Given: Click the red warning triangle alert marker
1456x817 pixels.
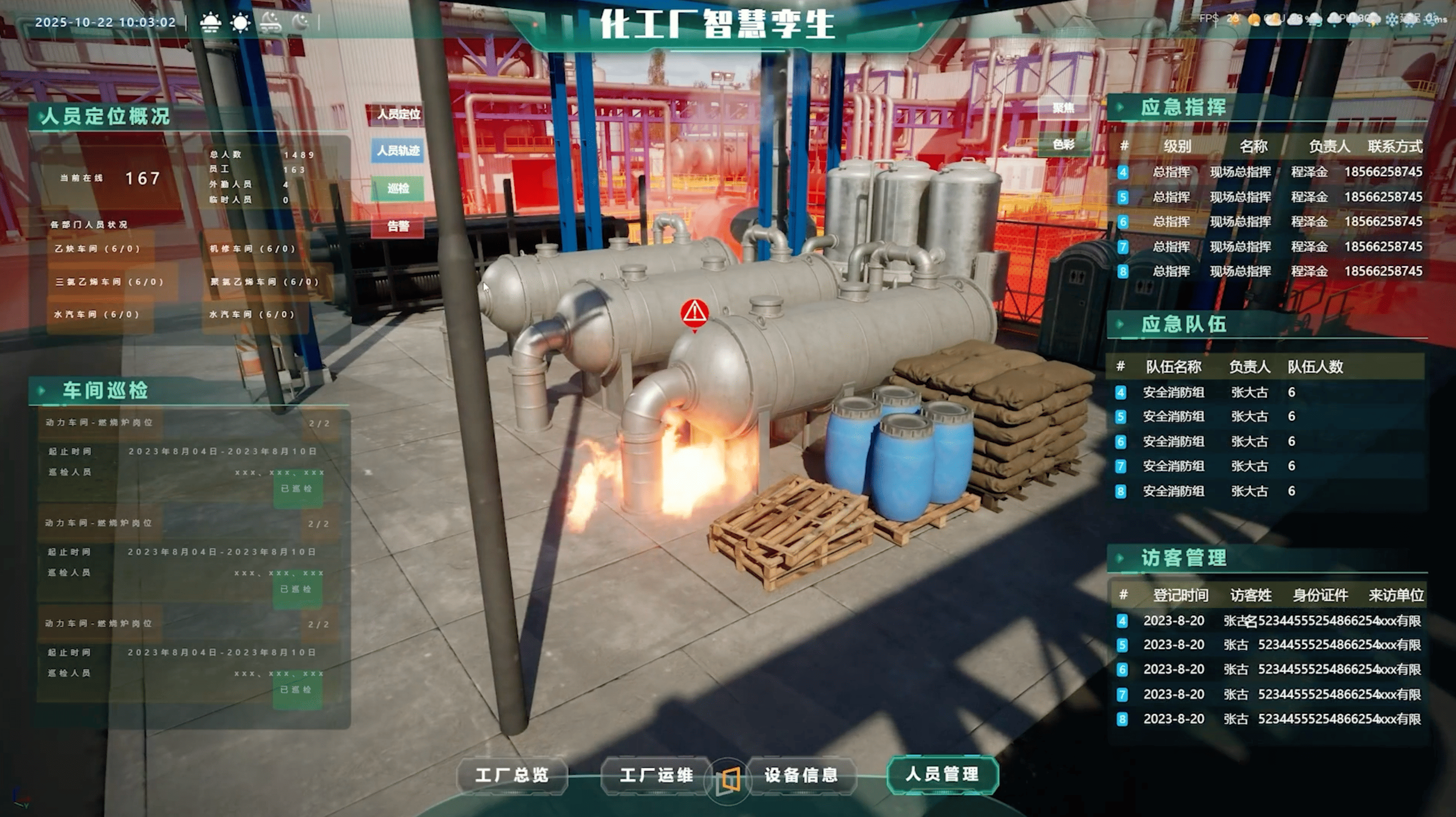Looking at the screenshot, I should [694, 312].
